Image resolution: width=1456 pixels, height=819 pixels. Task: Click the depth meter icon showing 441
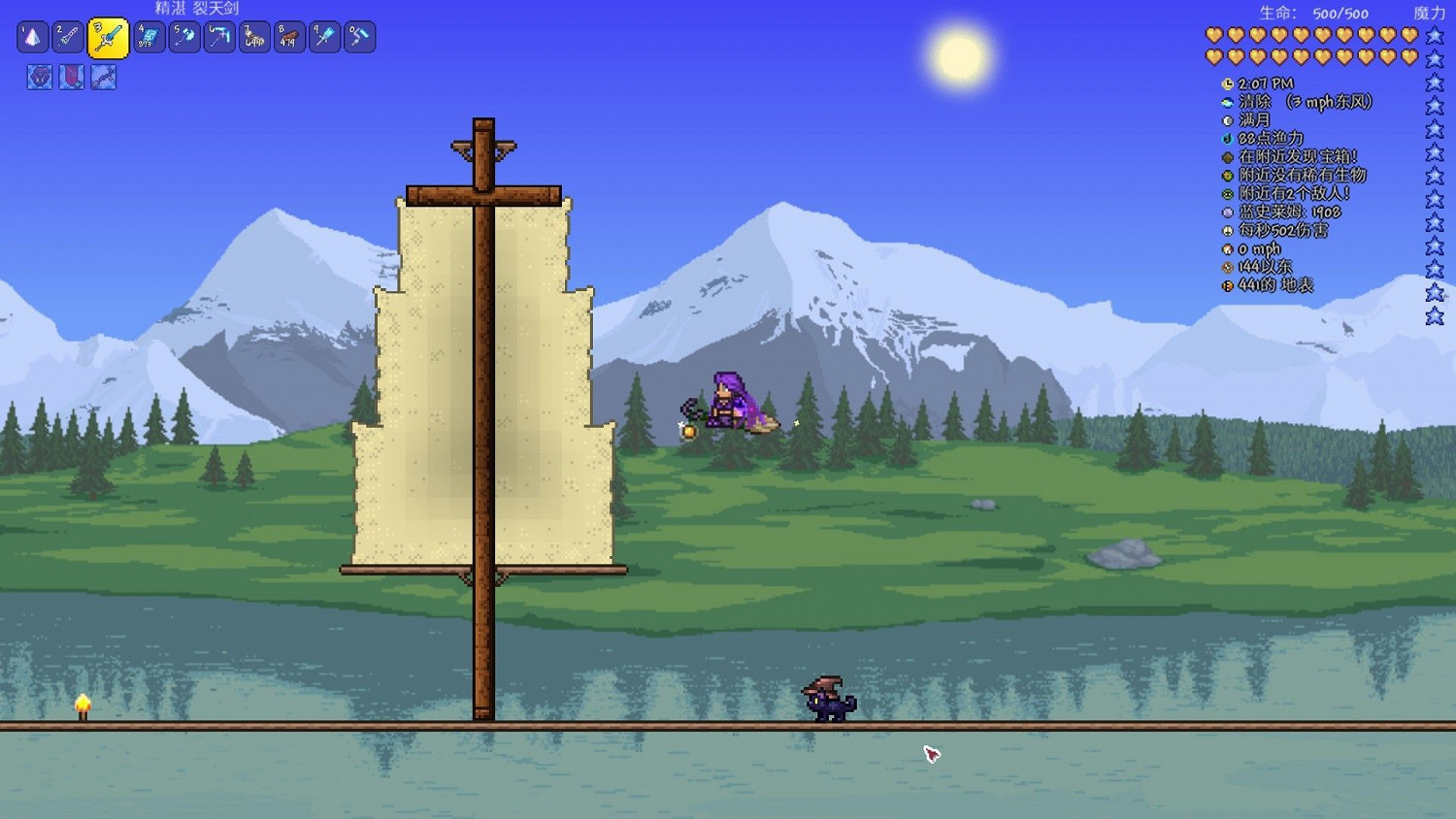pos(1227,286)
